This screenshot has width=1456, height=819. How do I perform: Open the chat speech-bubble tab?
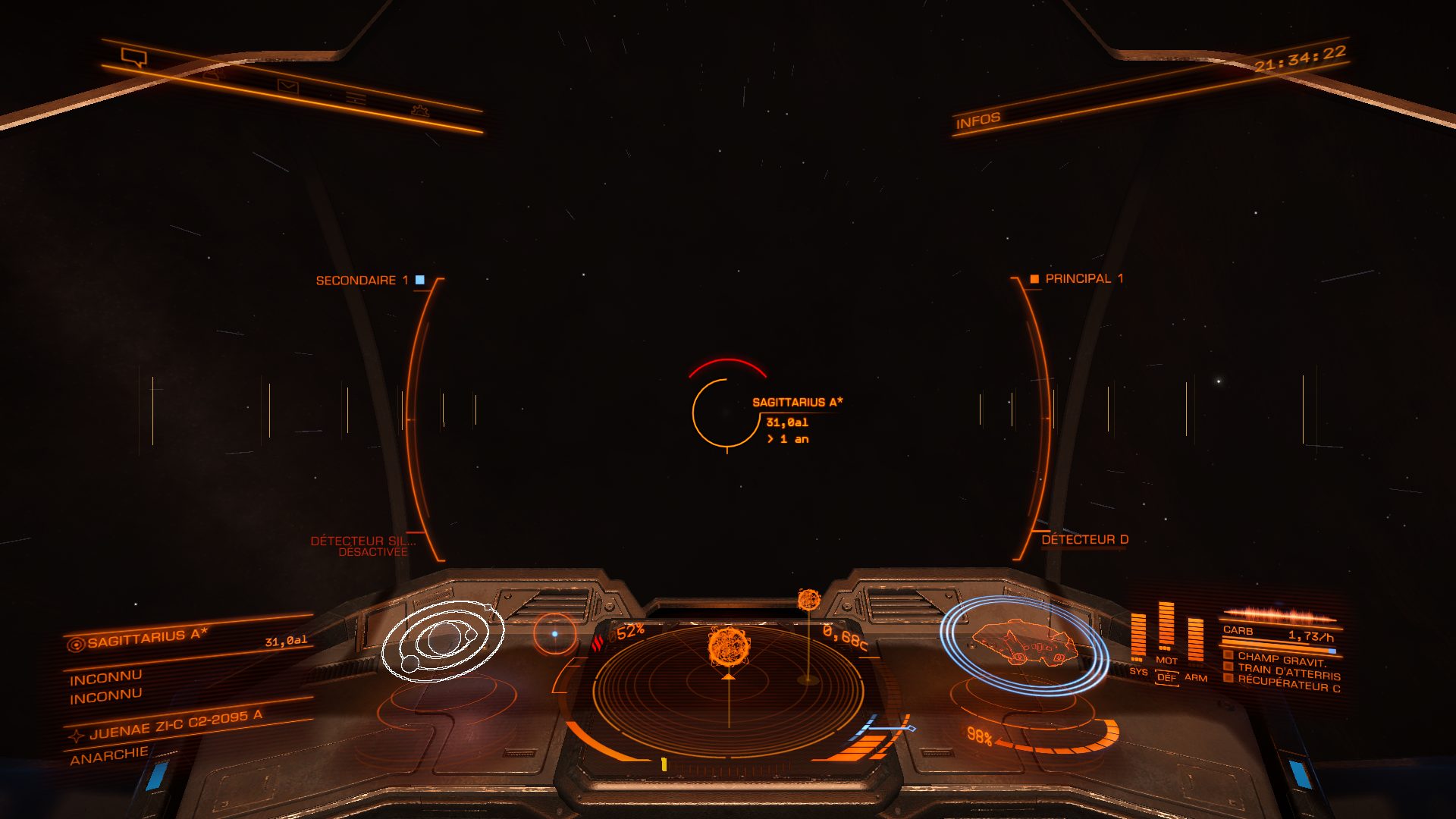pyautogui.click(x=134, y=57)
